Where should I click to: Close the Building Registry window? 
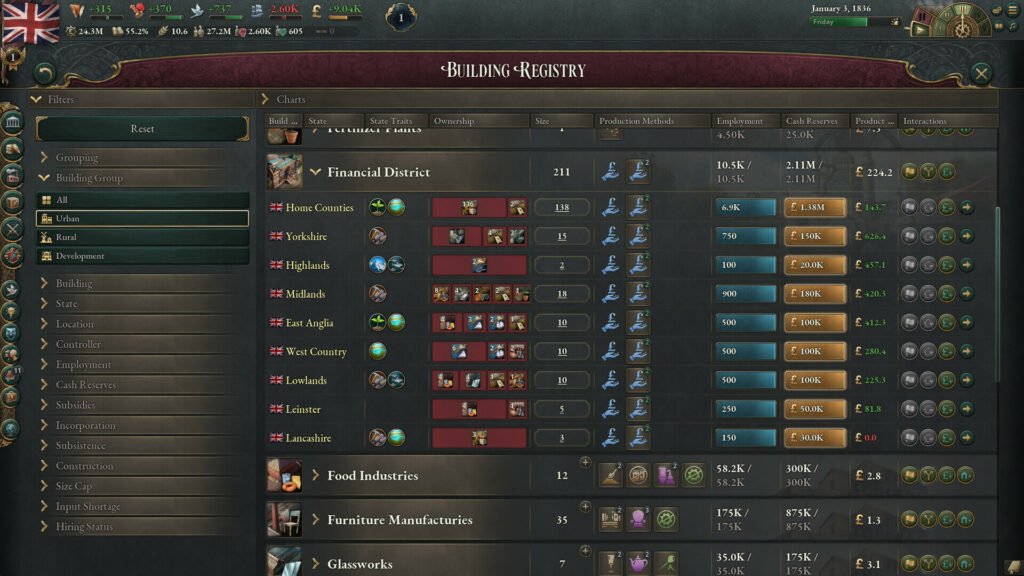click(981, 73)
